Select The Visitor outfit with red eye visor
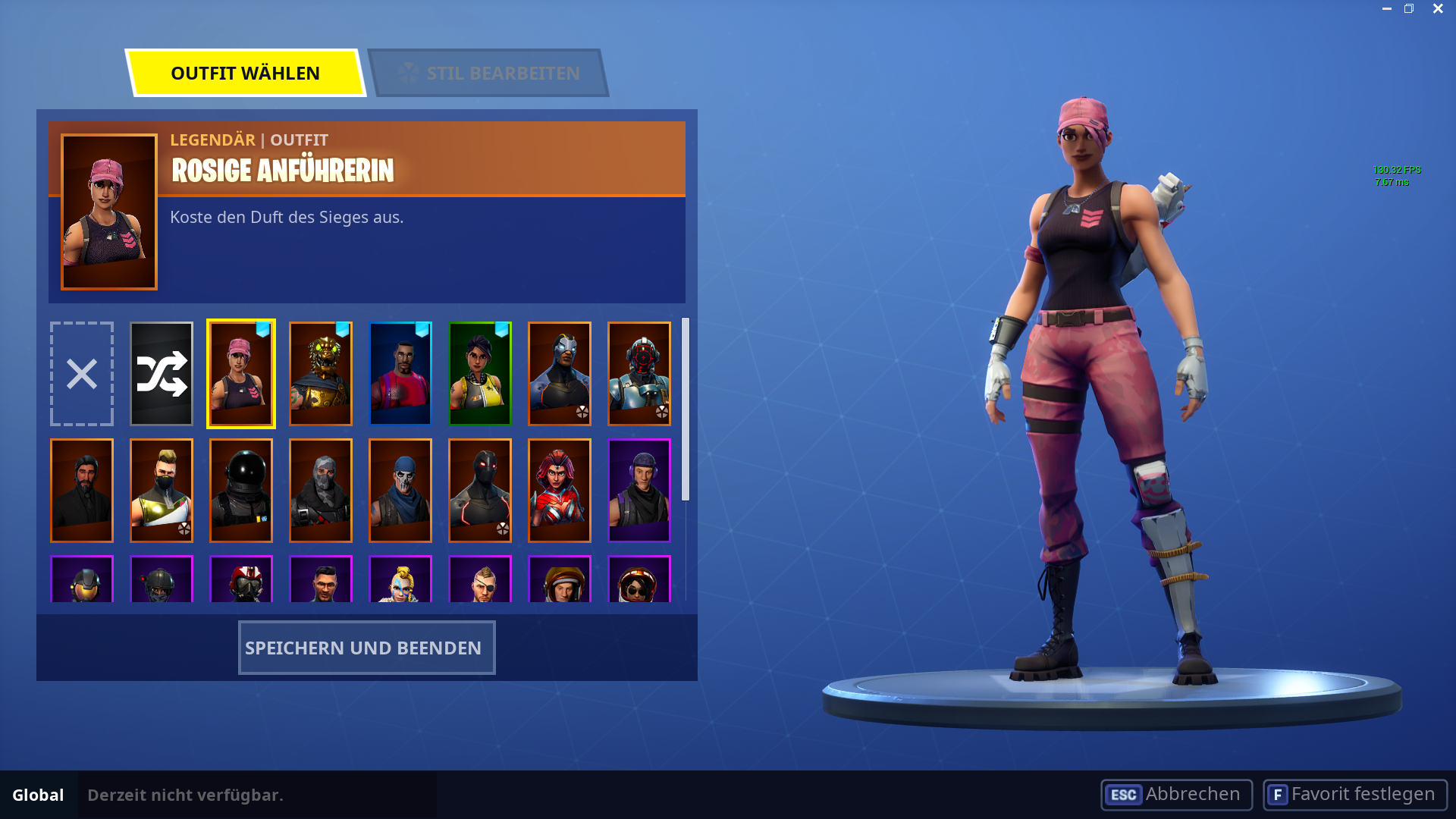The image size is (1456, 819). pyautogui.click(x=639, y=373)
